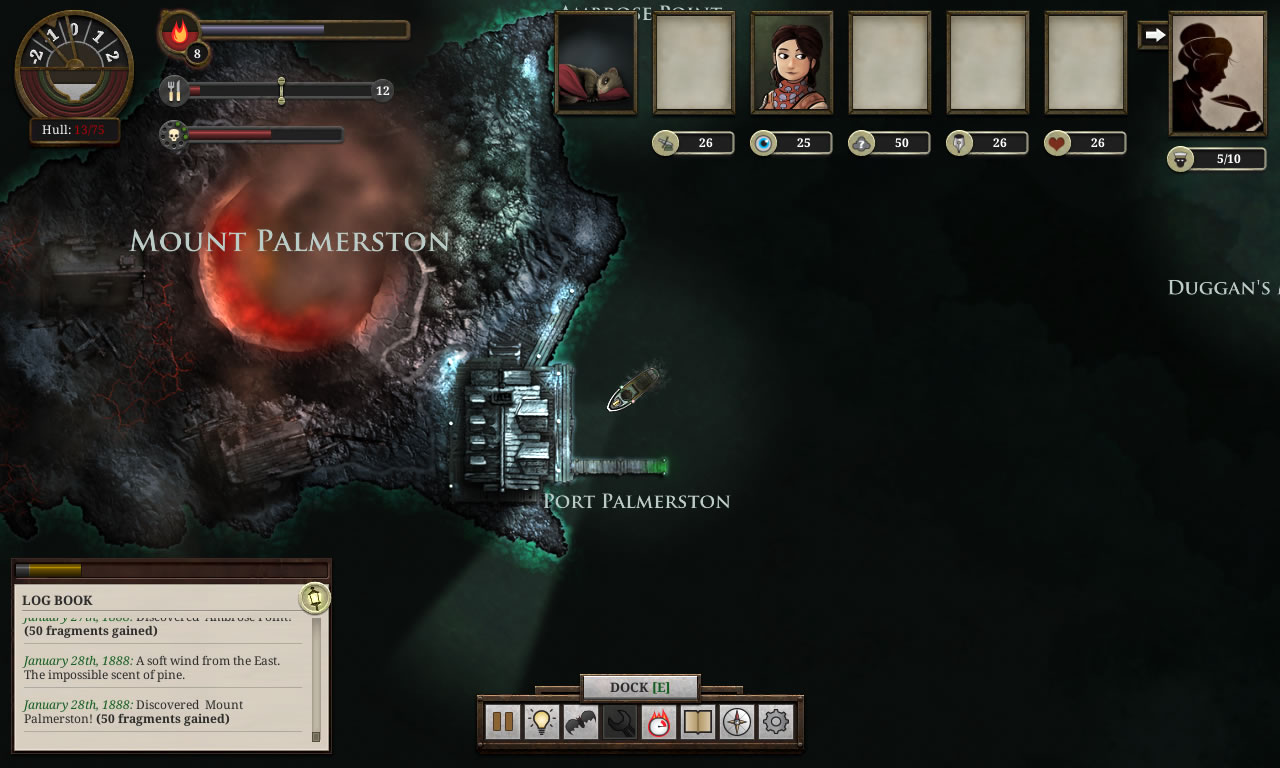The image size is (1280, 768).
Task: Pause the game with the pause button
Action: click(x=502, y=722)
